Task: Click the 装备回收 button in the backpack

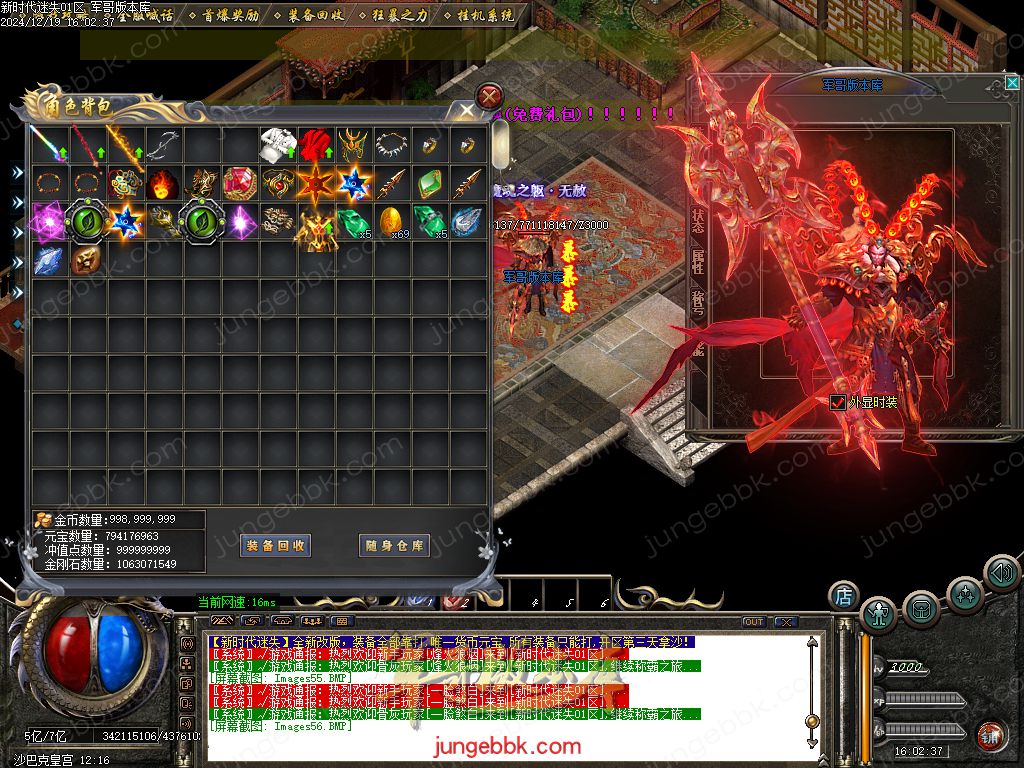Action: 277,545
